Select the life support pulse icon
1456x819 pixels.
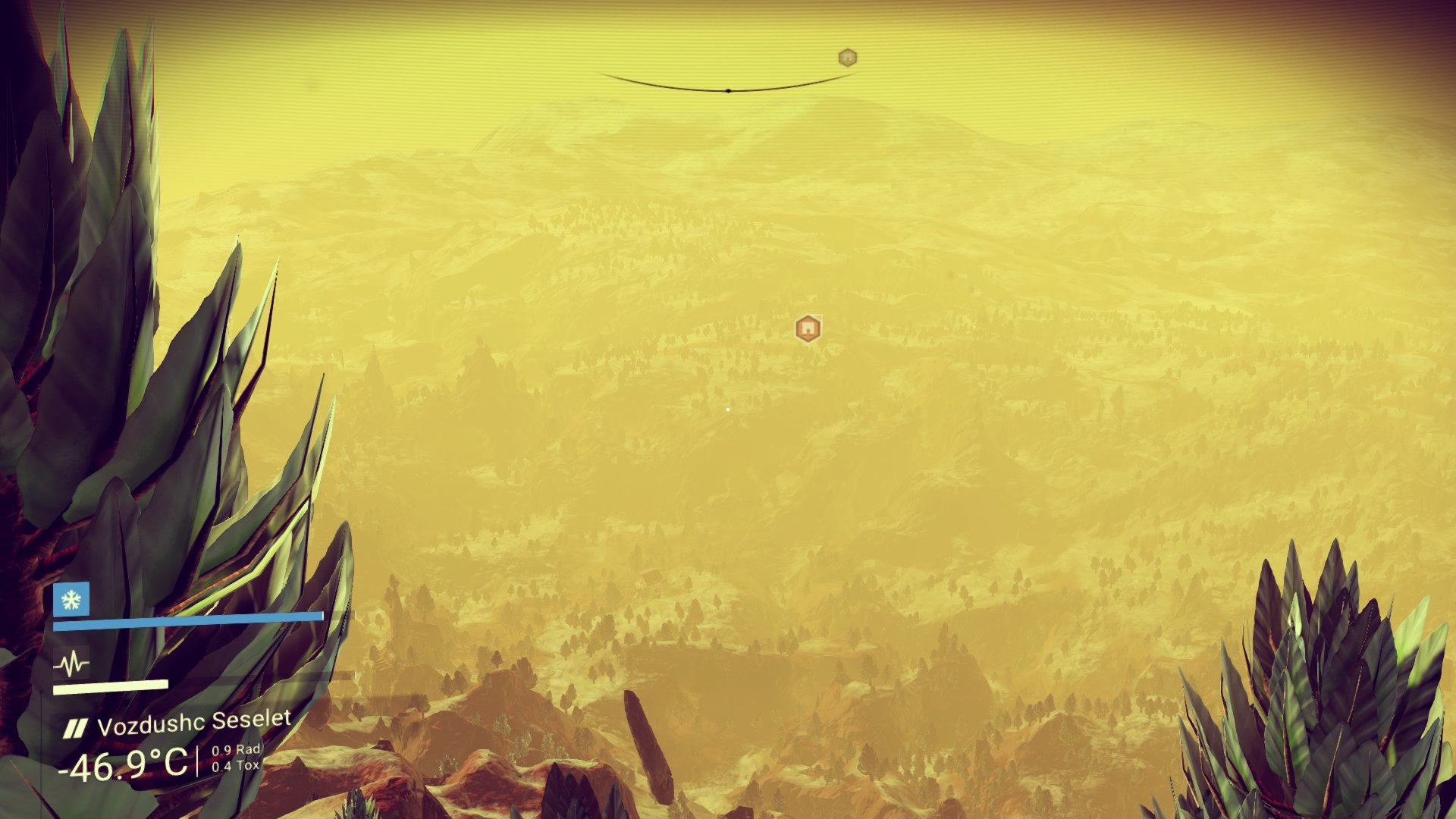point(71,665)
